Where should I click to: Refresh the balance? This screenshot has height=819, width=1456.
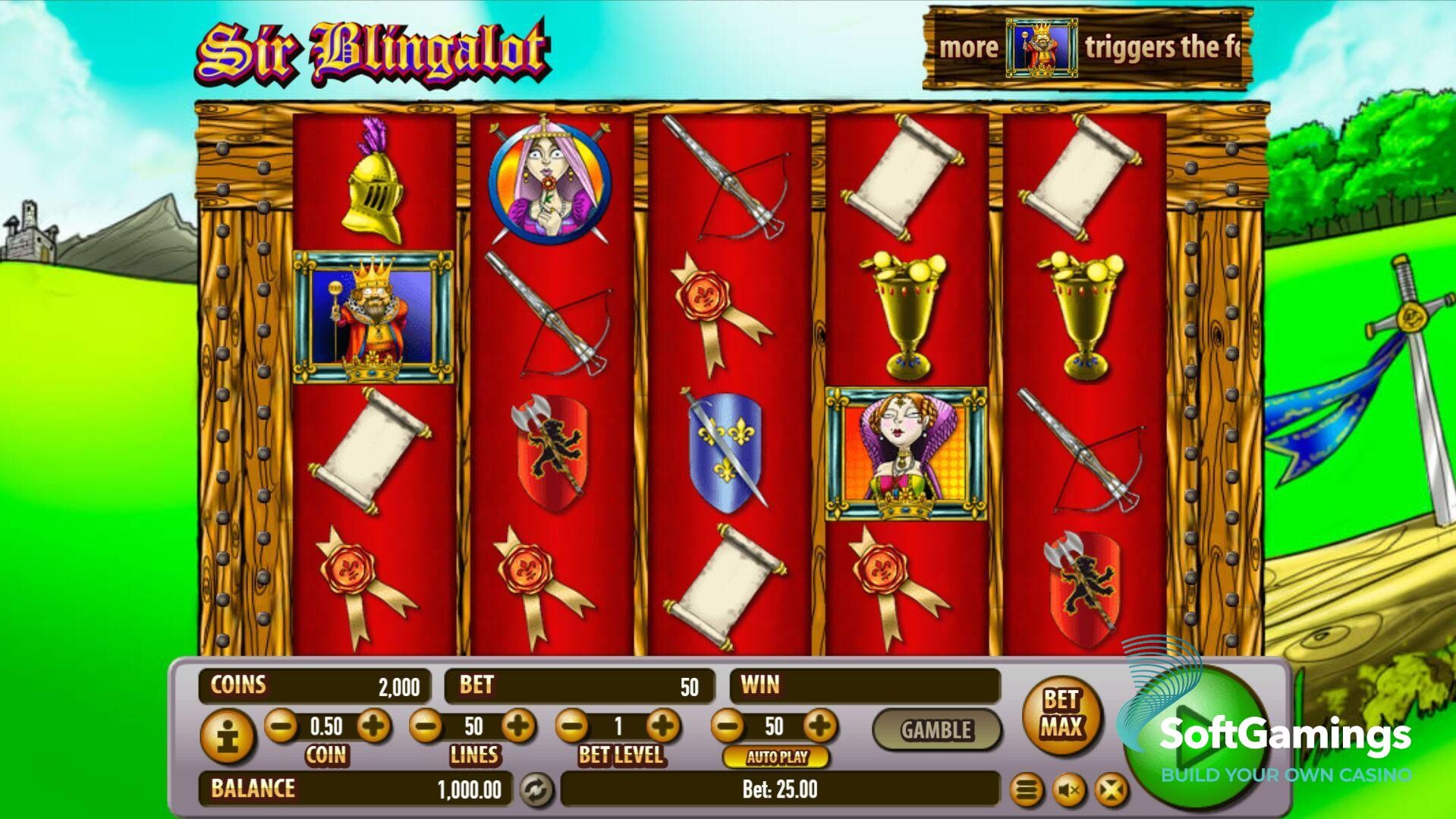click(x=536, y=790)
